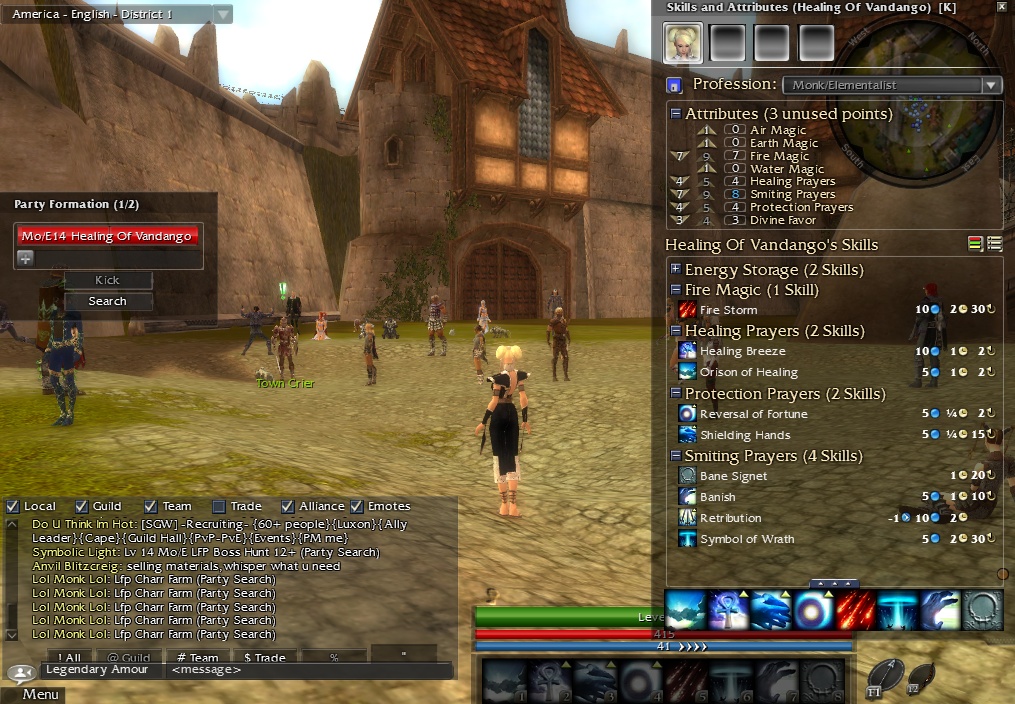This screenshot has width=1015, height=704.
Task: Choose the Healing Breeze skill entry
Action: pyautogui.click(x=742, y=351)
